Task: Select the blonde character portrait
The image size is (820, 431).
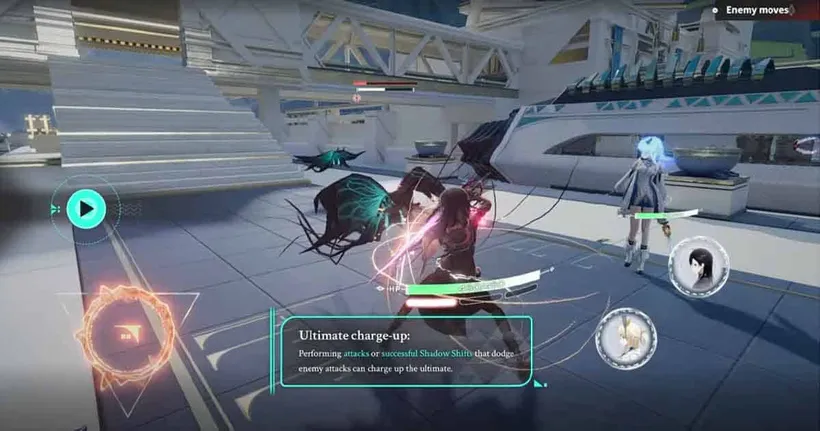Action: 626,338
